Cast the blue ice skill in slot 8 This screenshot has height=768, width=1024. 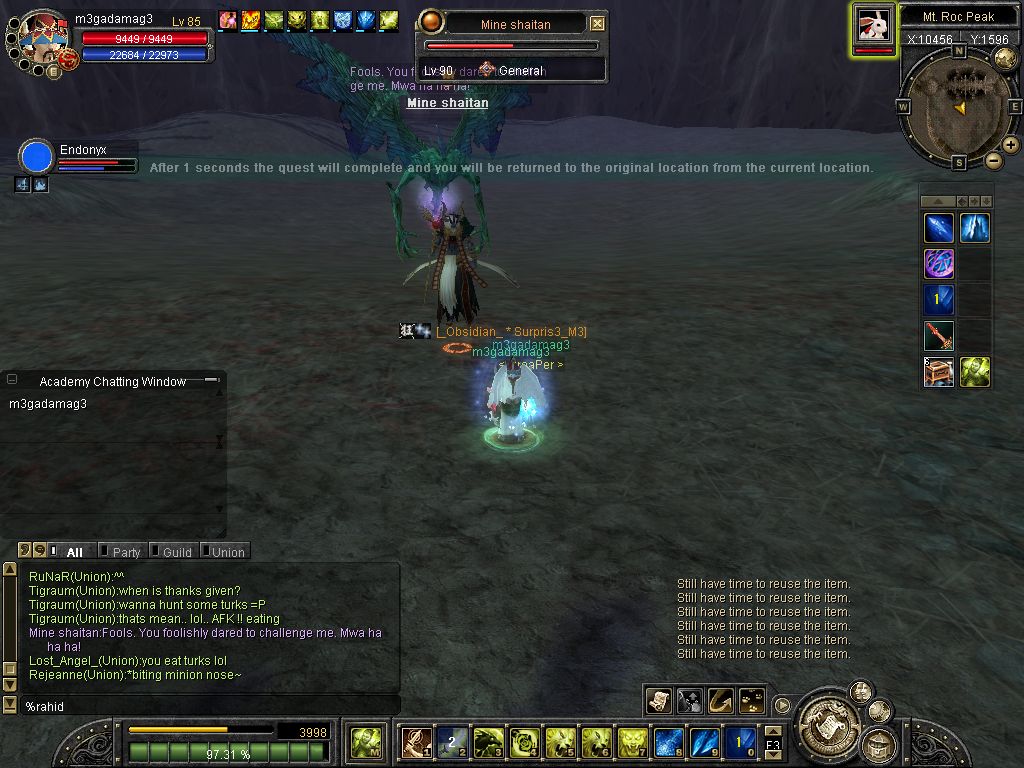pos(668,742)
